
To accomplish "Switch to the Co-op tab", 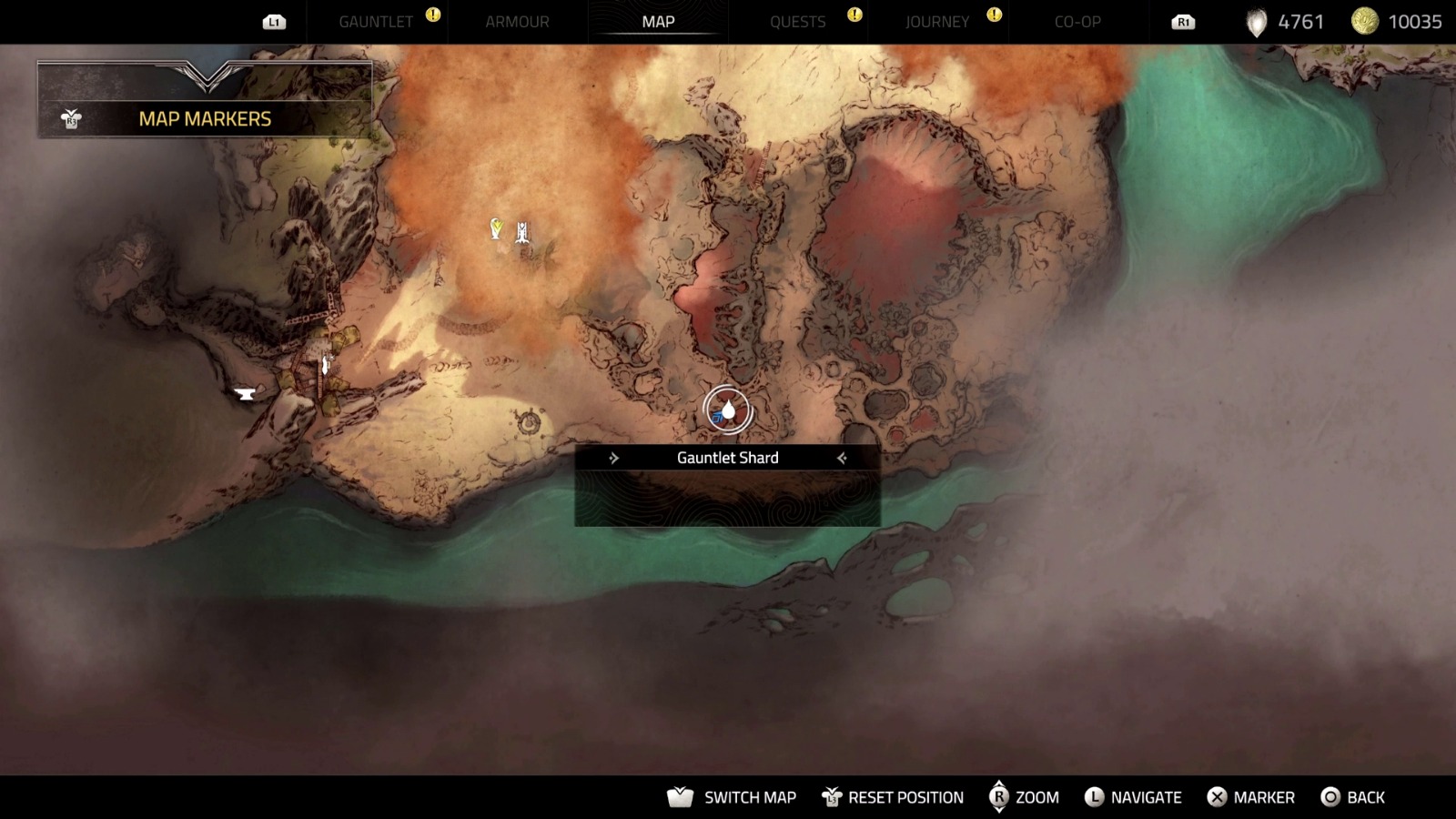I will 1077,22.
